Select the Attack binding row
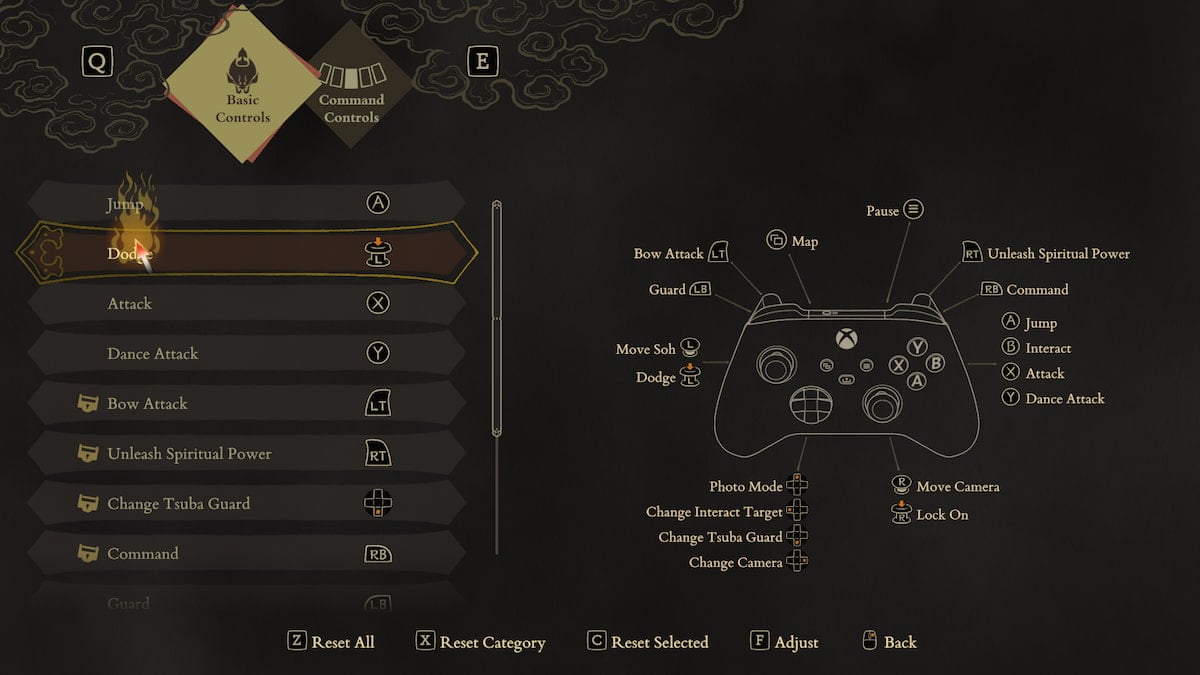The height and width of the screenshot is (675, 1200). (x=247, y=303)
